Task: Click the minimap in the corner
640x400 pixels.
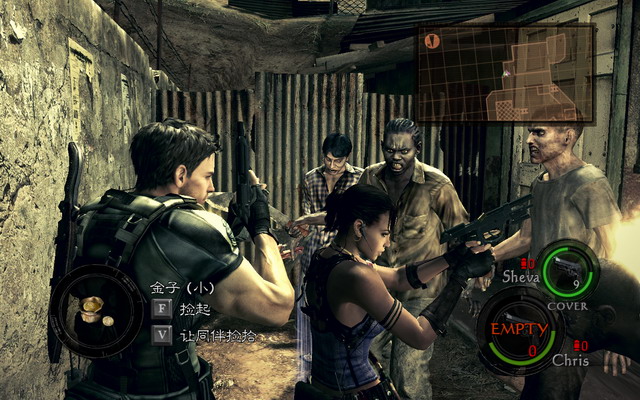Action: click(x=506, y=73)
